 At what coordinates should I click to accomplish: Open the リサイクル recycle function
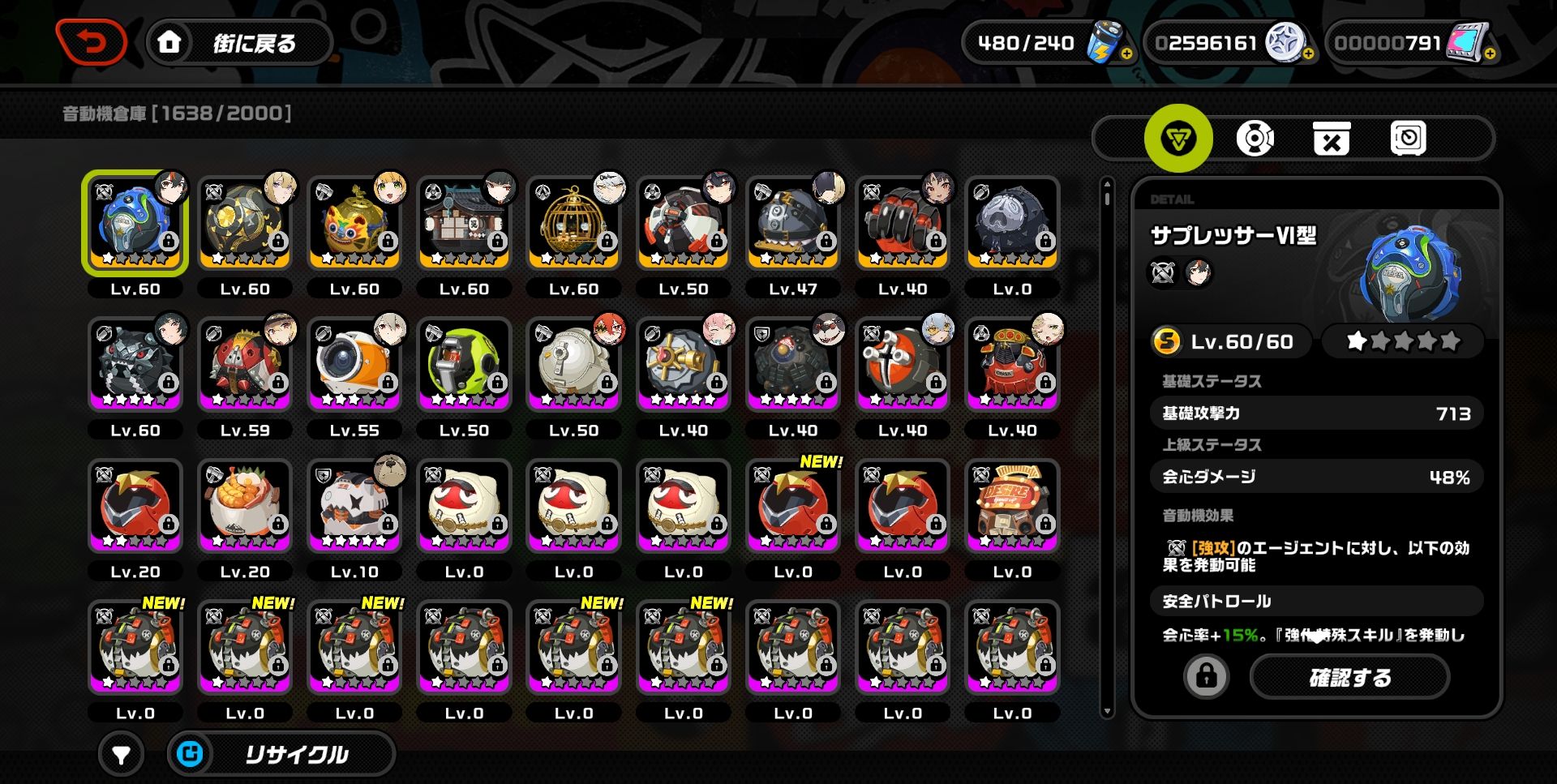281,755
